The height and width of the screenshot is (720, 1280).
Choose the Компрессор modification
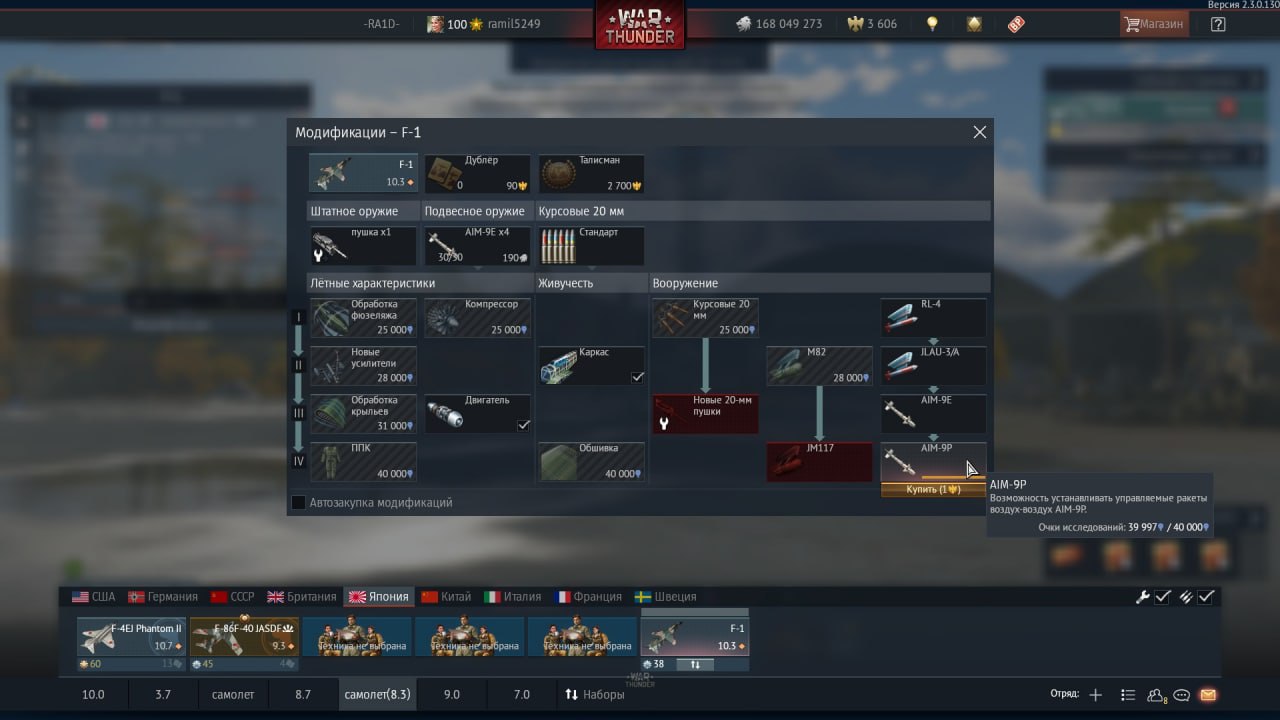click(477, 317)
